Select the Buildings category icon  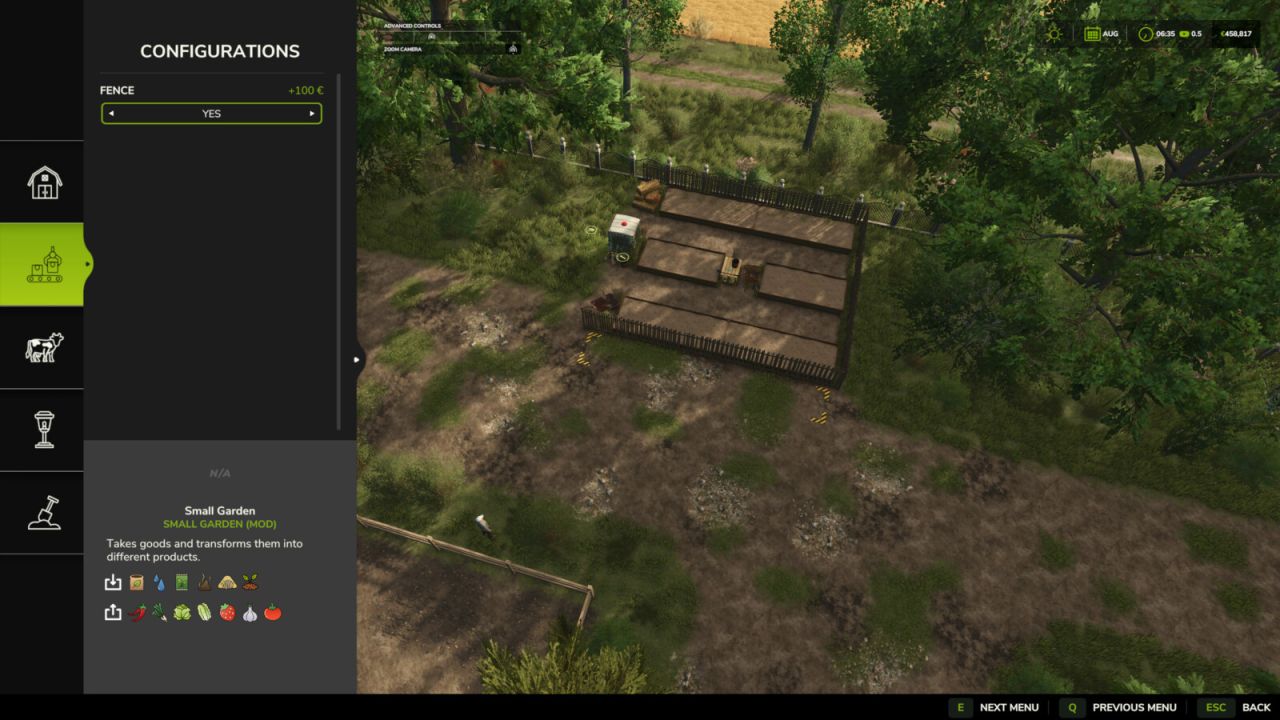pyautogui.click(x=42, y=180)
